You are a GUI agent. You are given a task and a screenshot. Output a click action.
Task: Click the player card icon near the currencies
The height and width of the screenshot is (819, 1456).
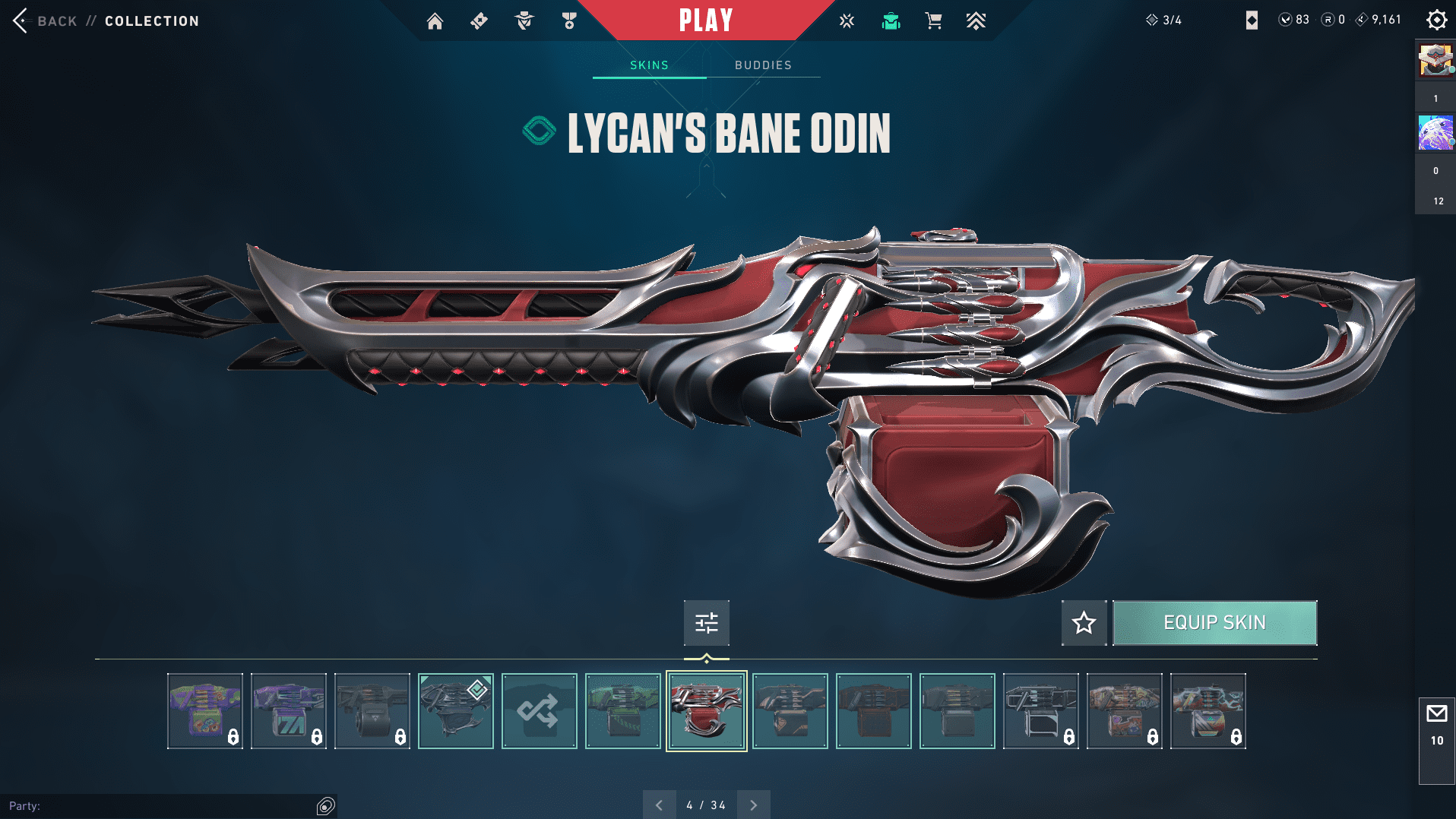click(1251, 21)
